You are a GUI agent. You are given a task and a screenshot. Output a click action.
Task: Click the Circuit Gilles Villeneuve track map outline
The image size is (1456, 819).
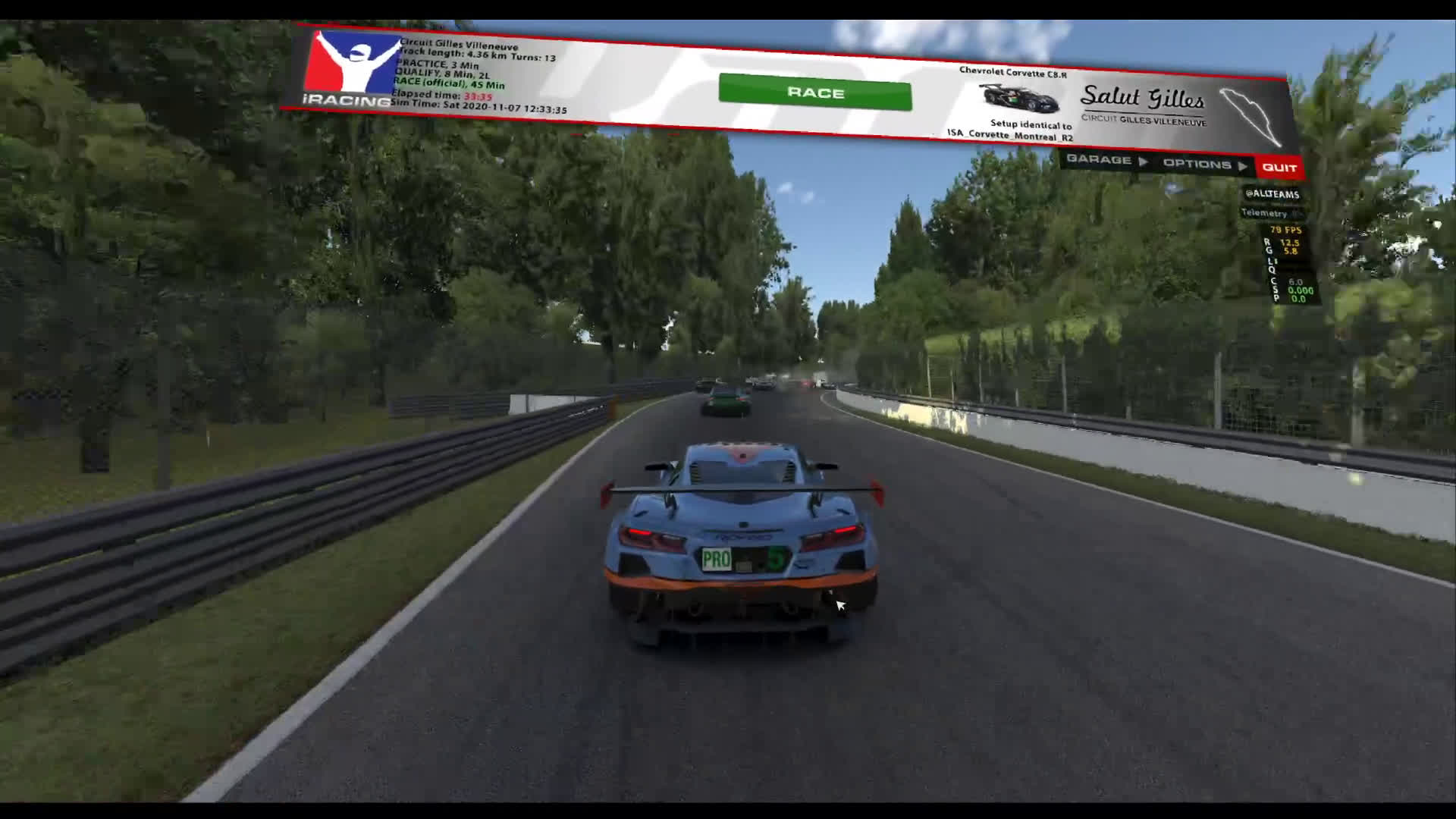point(1250,117)
